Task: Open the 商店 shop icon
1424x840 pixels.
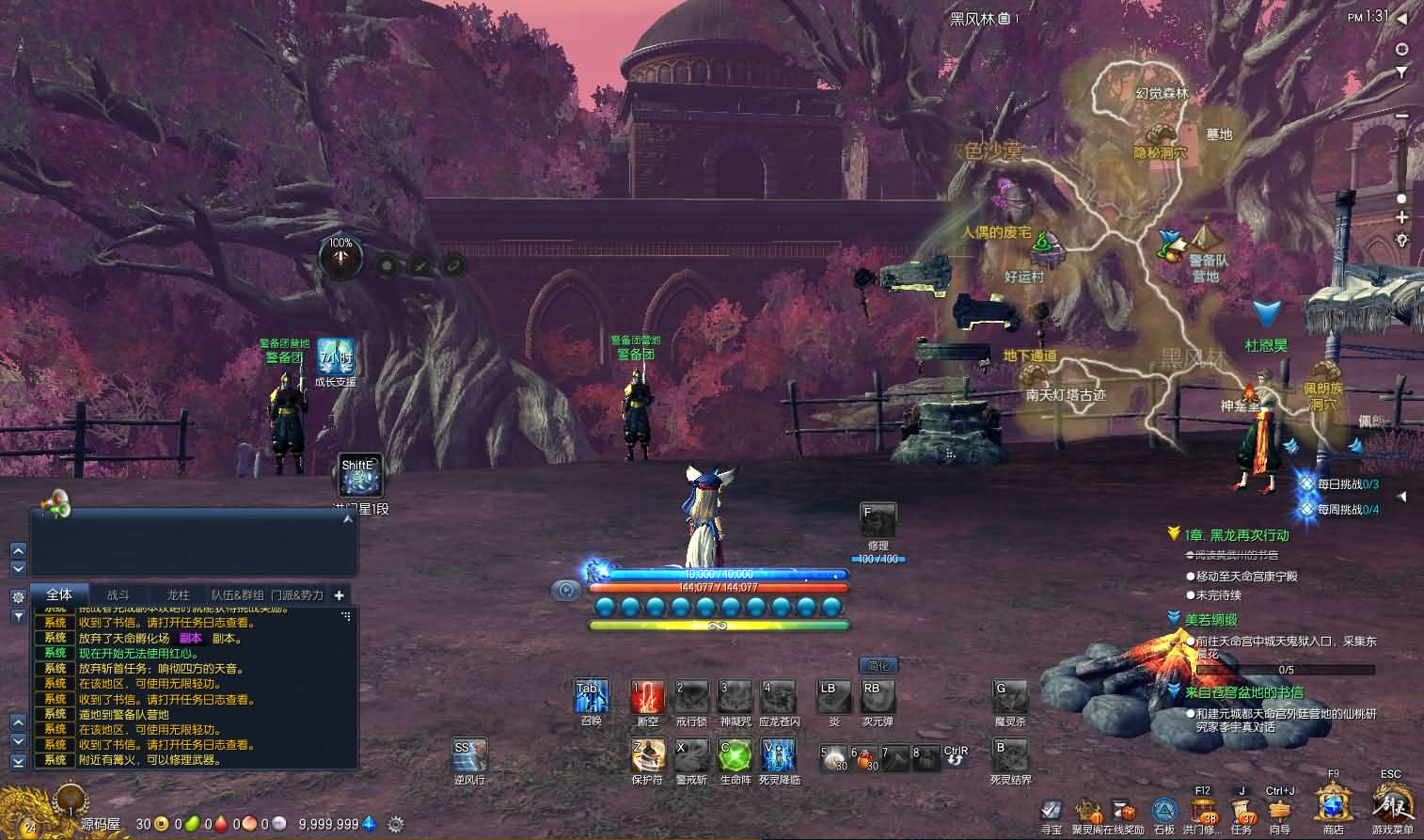Action: [x=1333, y=806]
